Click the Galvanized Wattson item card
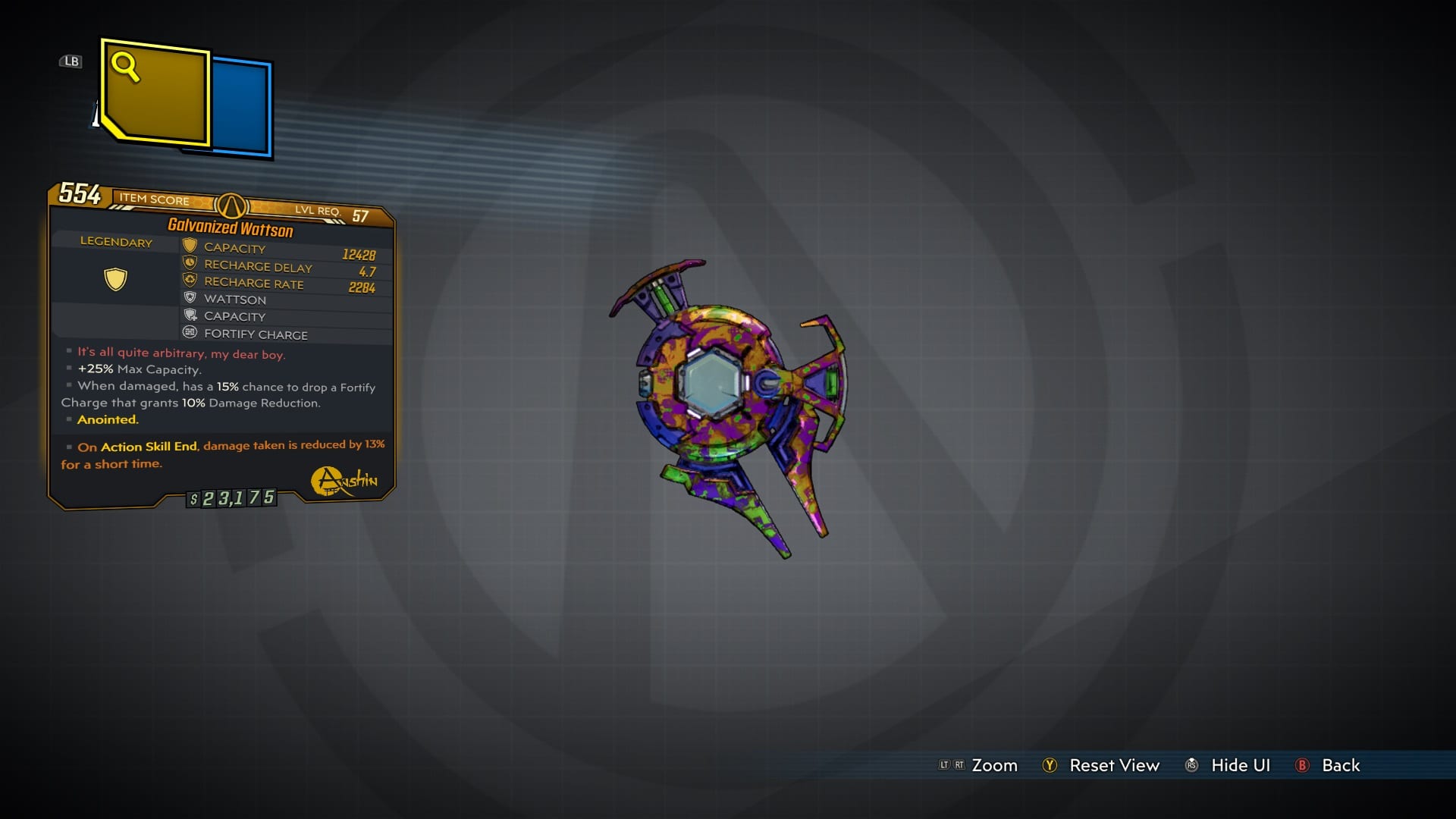The height and width of the screenshot is (819, 1456). click(x=221, y=346)
